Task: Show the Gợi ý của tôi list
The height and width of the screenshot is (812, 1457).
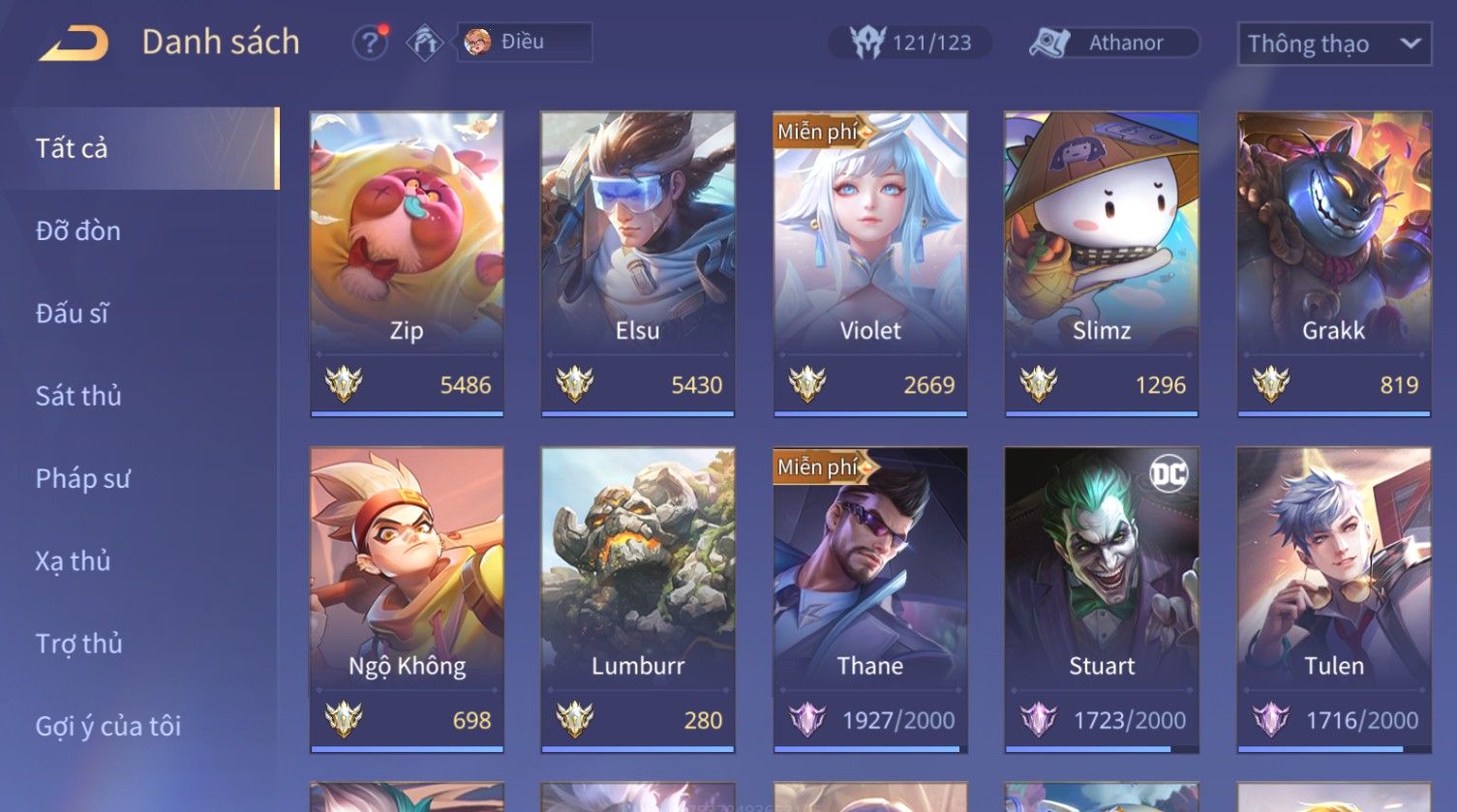Action: (x=108, y=726)
